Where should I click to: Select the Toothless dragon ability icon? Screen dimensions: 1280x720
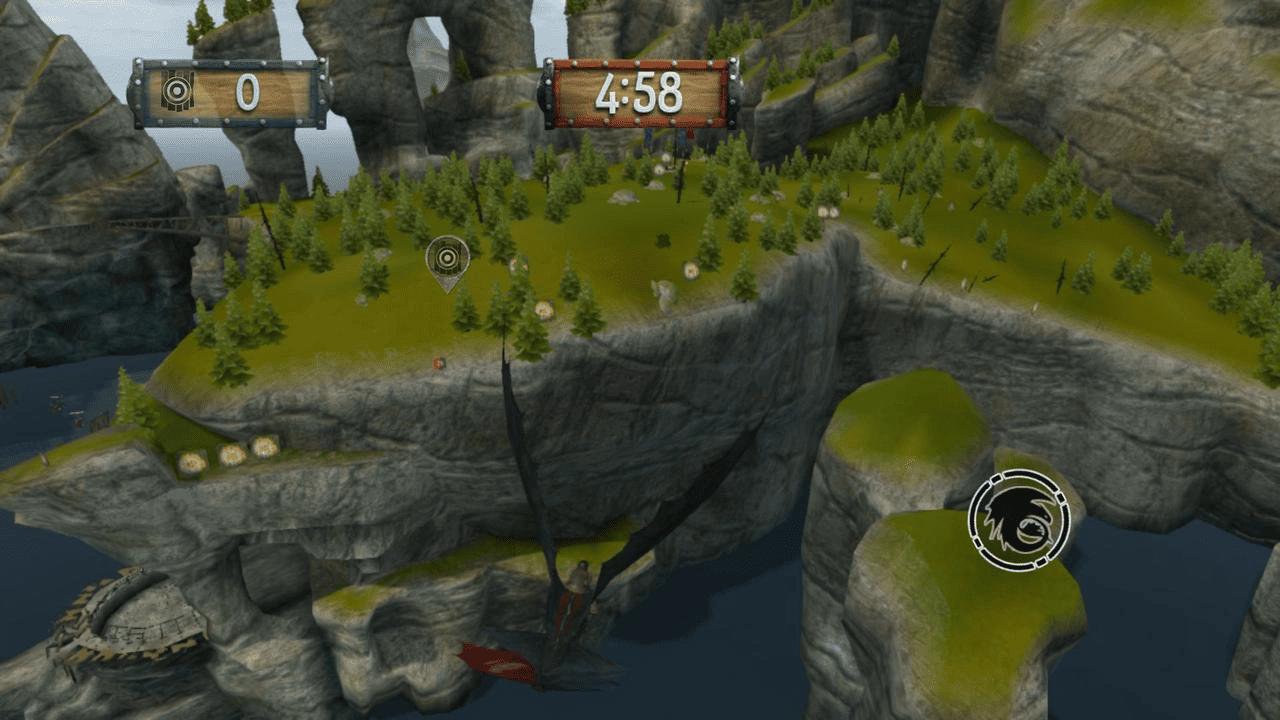[1019, 520]
